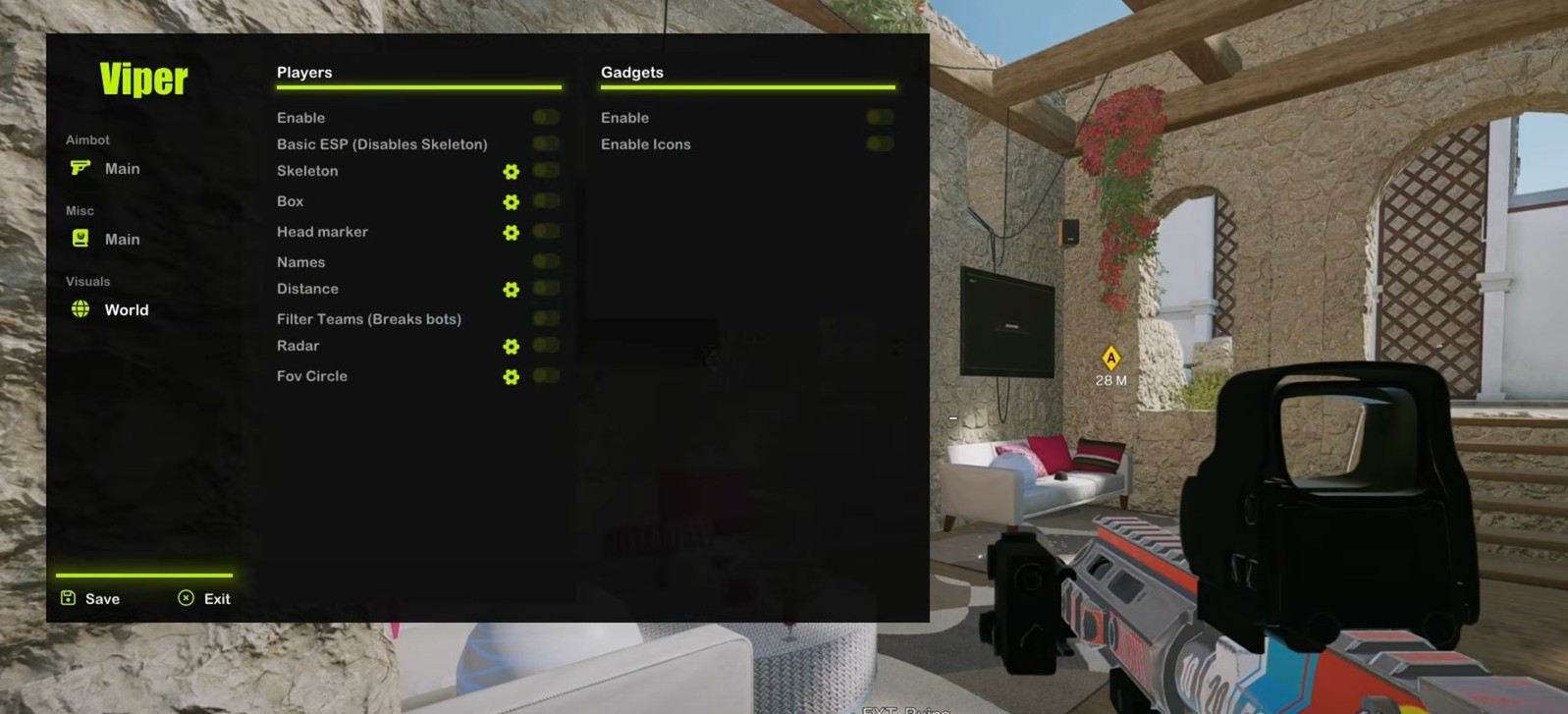Viewport: 1568px width, 714px height.
Task: Switch on the Radar toggle
Action: point(546,346)
